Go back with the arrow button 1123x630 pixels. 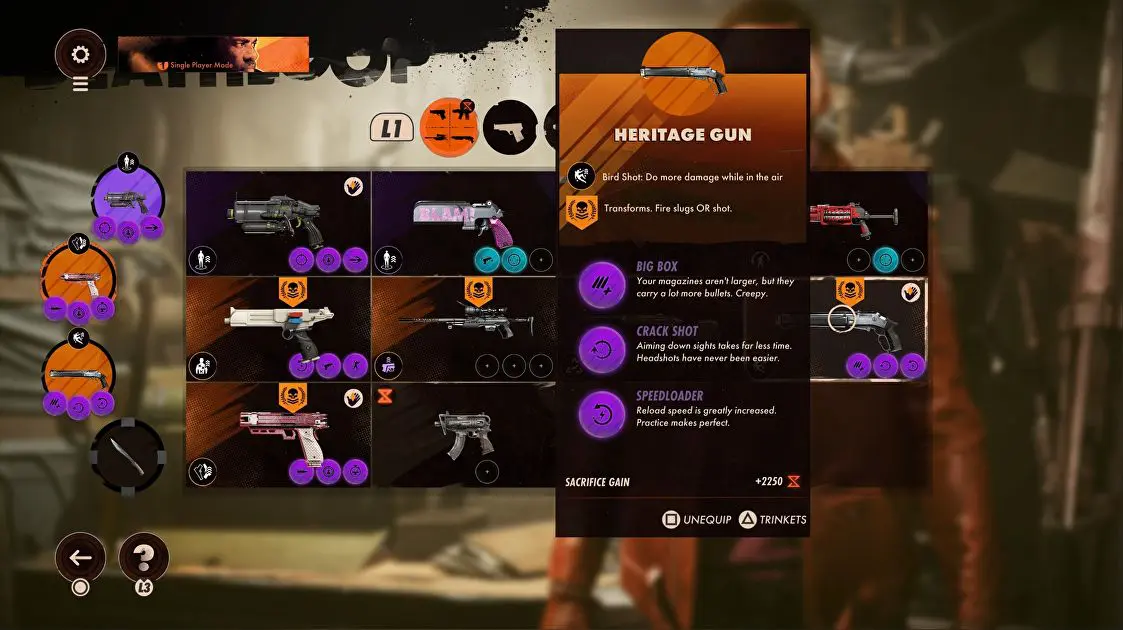coord(80,558)
